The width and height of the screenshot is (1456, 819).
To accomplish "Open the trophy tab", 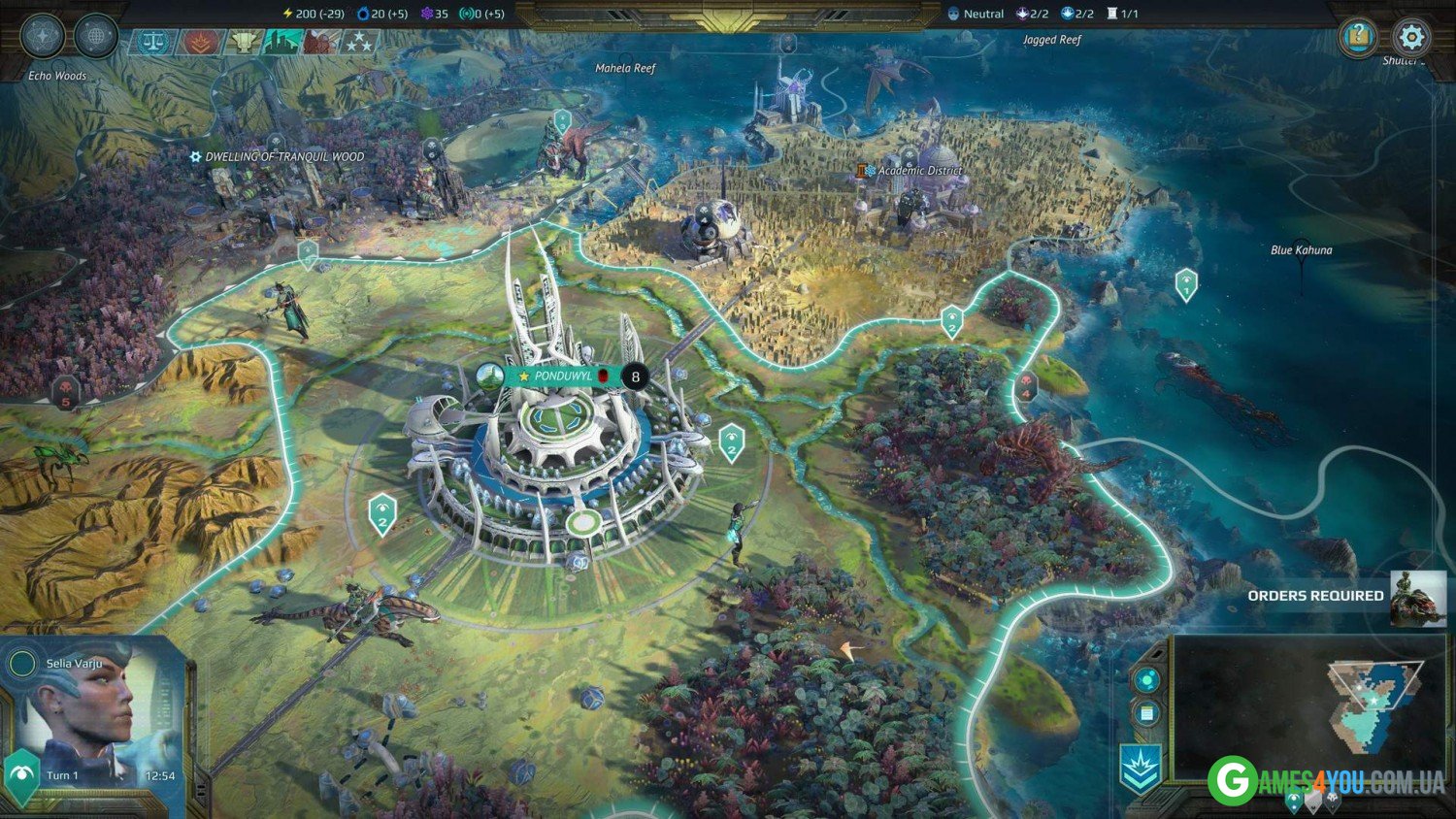I will coord(243,42).
